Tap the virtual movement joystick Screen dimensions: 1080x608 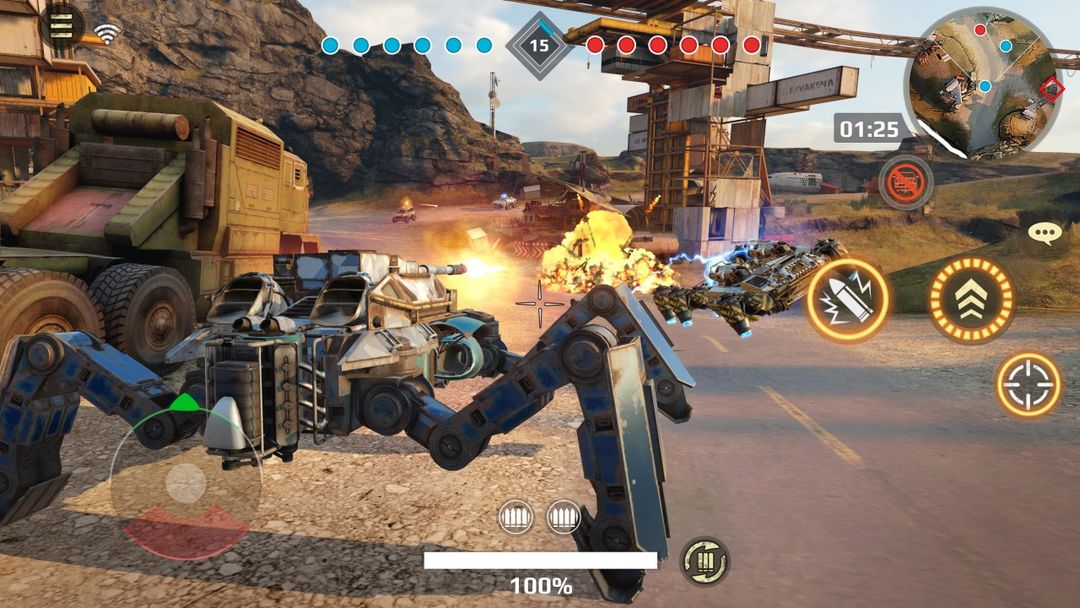pos(185,485)
